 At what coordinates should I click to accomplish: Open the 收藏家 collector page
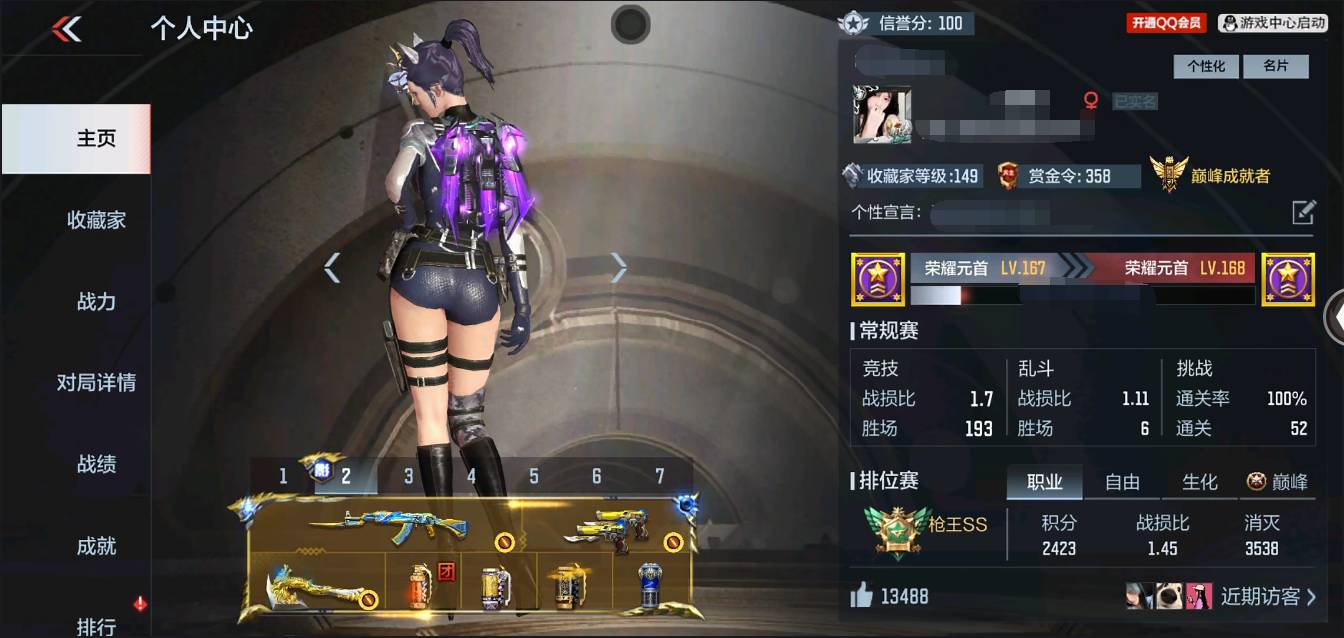(x=96, y=220)
